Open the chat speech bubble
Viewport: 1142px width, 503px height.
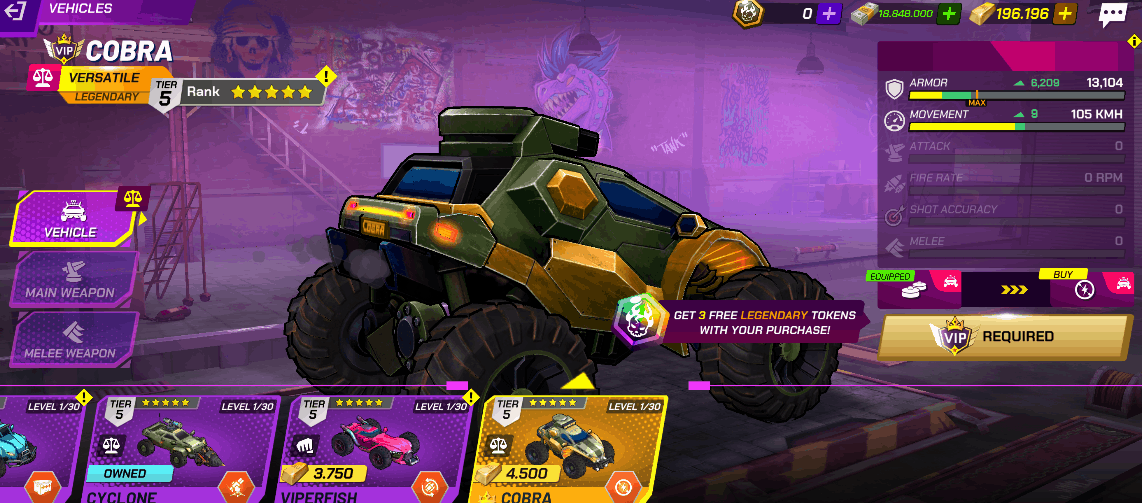coord(1112,14)
